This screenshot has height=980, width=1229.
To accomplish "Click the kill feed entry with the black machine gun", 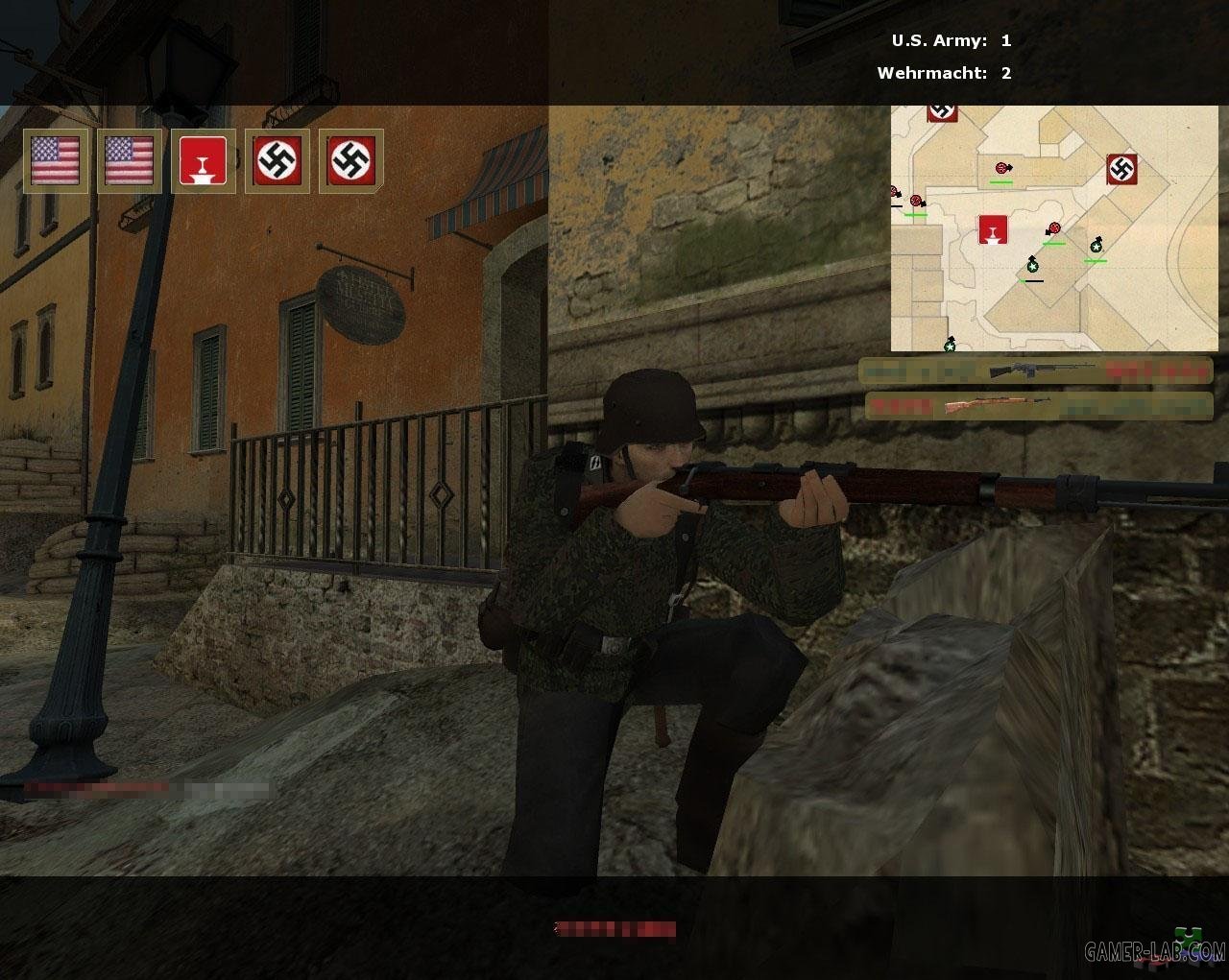I will click(1035, 370).
